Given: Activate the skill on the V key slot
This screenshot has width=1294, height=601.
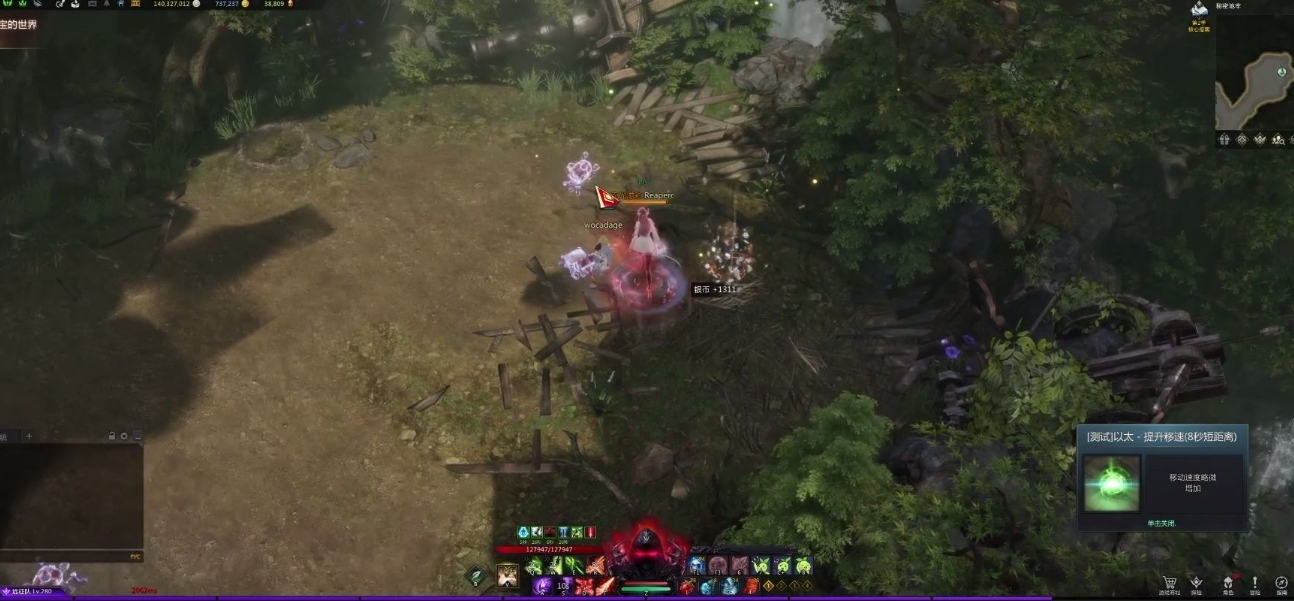Looking at the screenshot, I should 508,574.
